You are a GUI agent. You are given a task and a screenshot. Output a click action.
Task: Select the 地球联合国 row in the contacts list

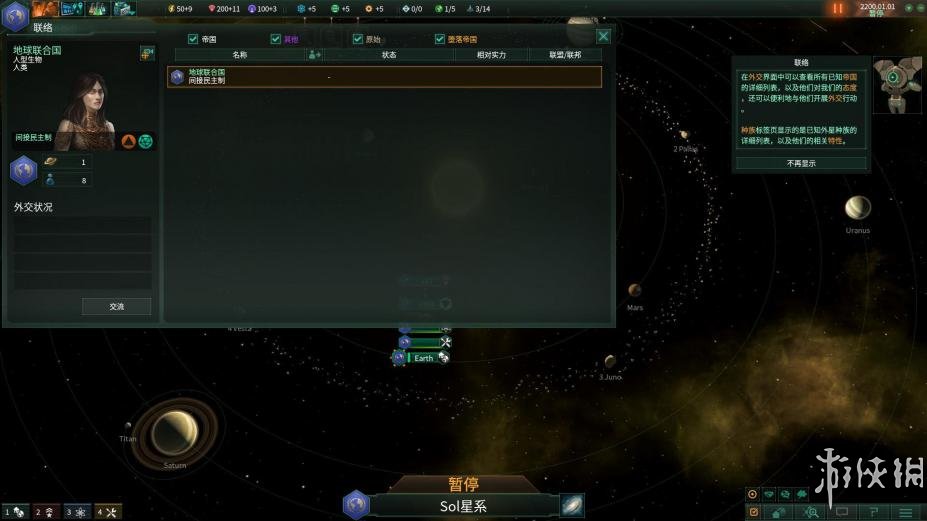click(x=385, y=76)
